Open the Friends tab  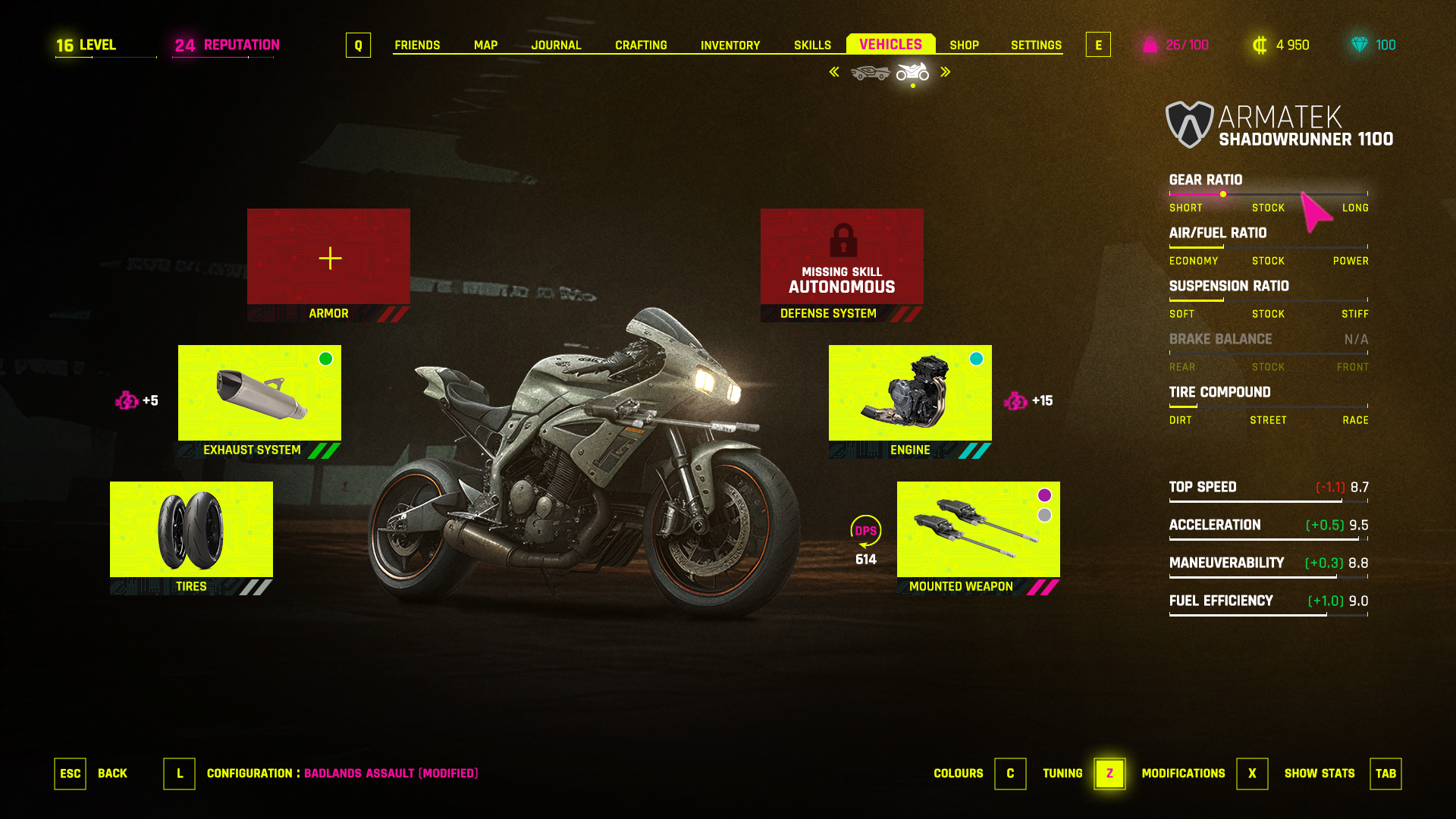(x=417, y=45)
